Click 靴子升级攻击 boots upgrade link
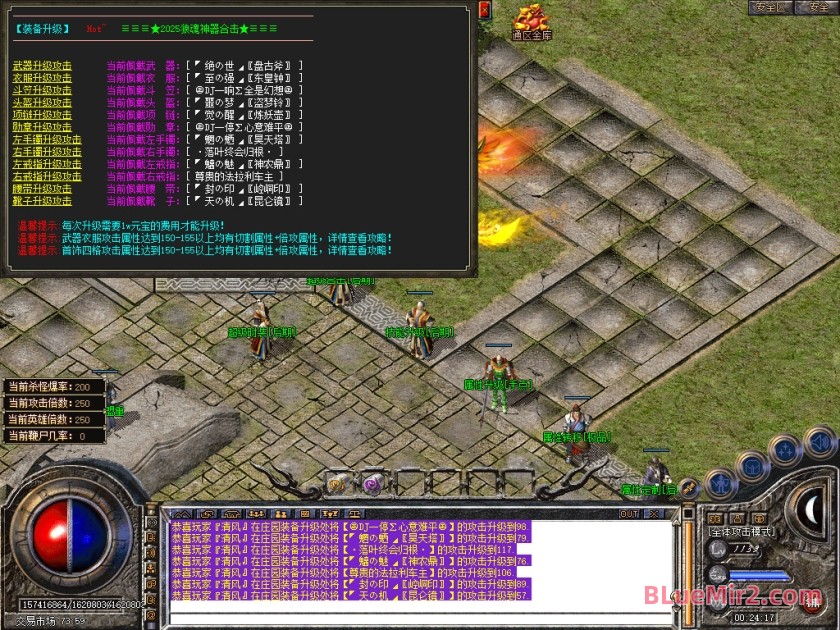Image resolution: width=840 pixels, height=630 pixels. point(41,200)
